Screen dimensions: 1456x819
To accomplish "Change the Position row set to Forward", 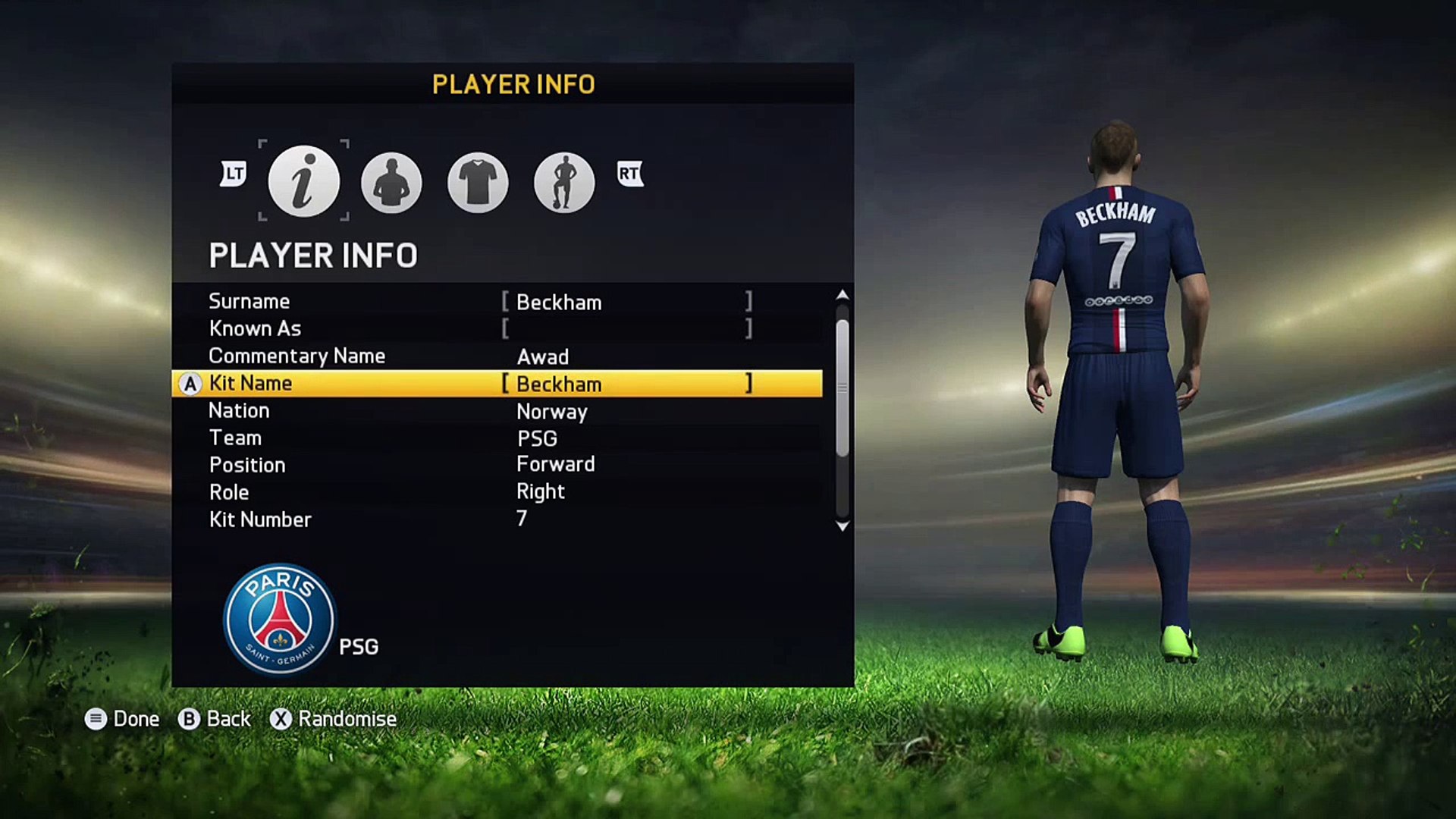I will click(497, 465).
